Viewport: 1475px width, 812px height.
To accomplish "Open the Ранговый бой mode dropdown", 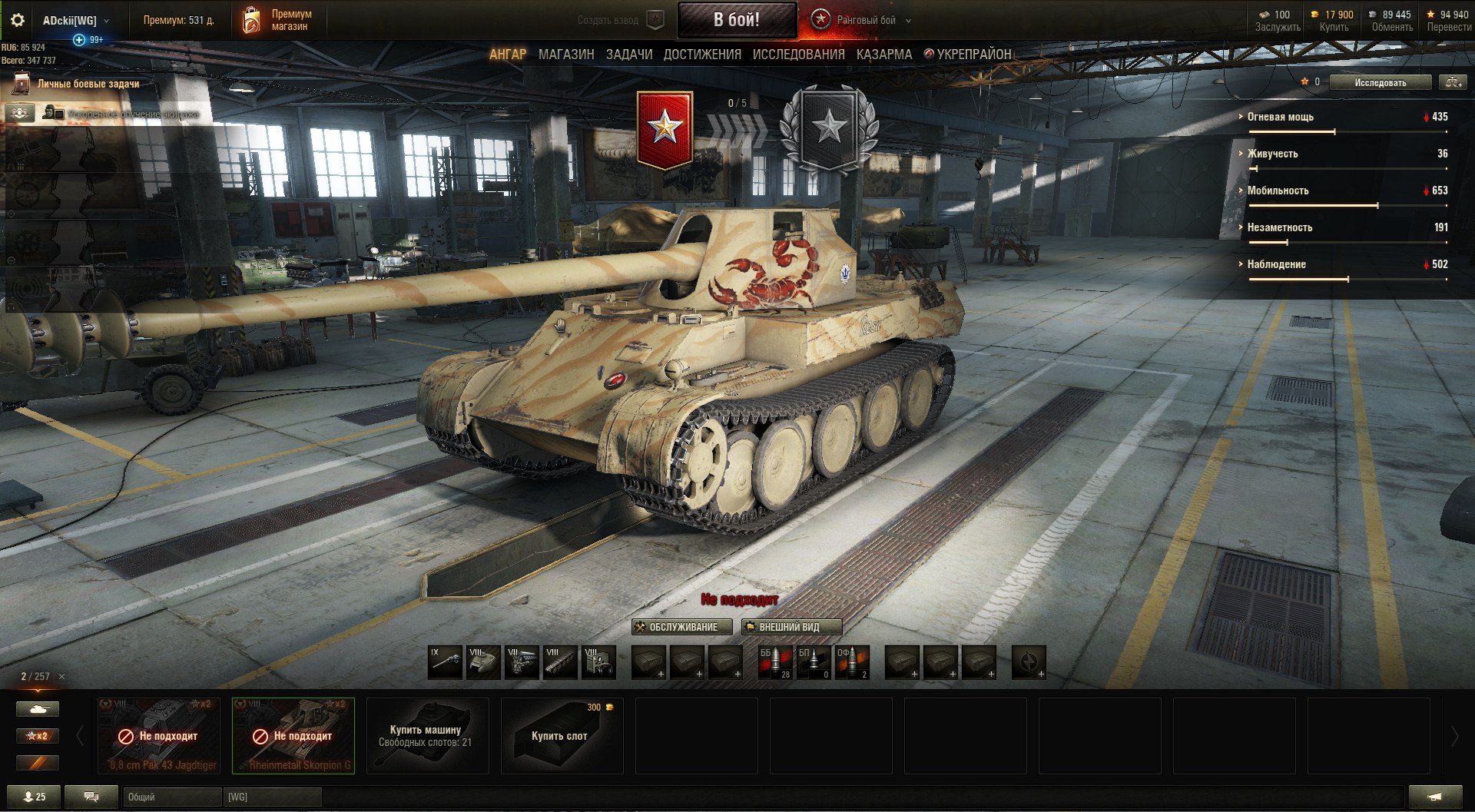I will click(865, 21).
